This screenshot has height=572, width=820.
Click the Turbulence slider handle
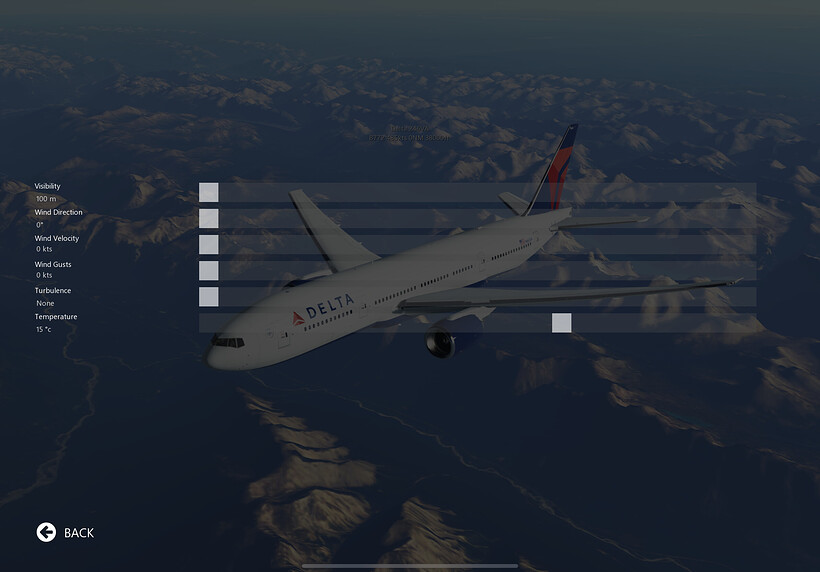point(208,297)
